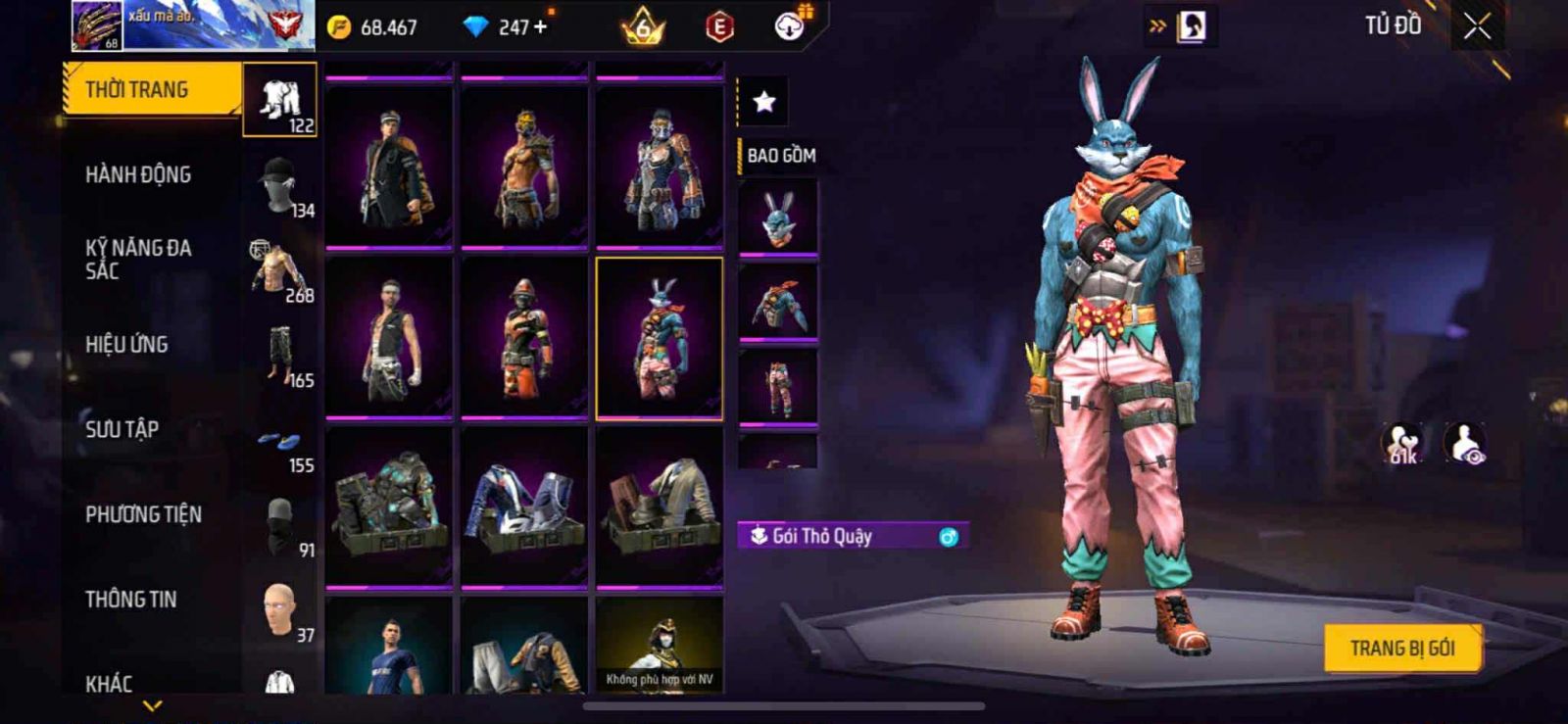Select the bunny head mask piece
Viewport: 1568px width, 724px height.
click(x=778, y=217)
